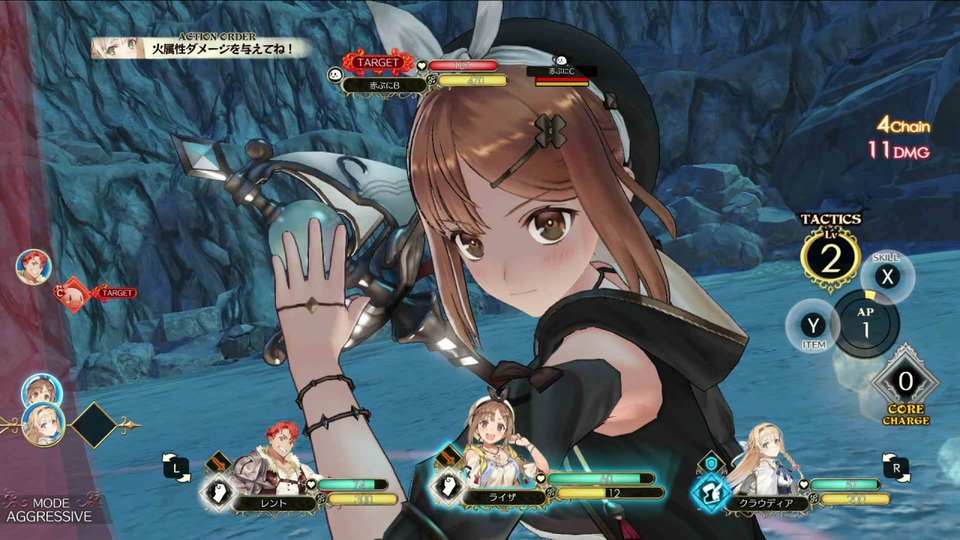Toggle the Aggressive battle mode

pyautogui.click(x=48, y=509)
